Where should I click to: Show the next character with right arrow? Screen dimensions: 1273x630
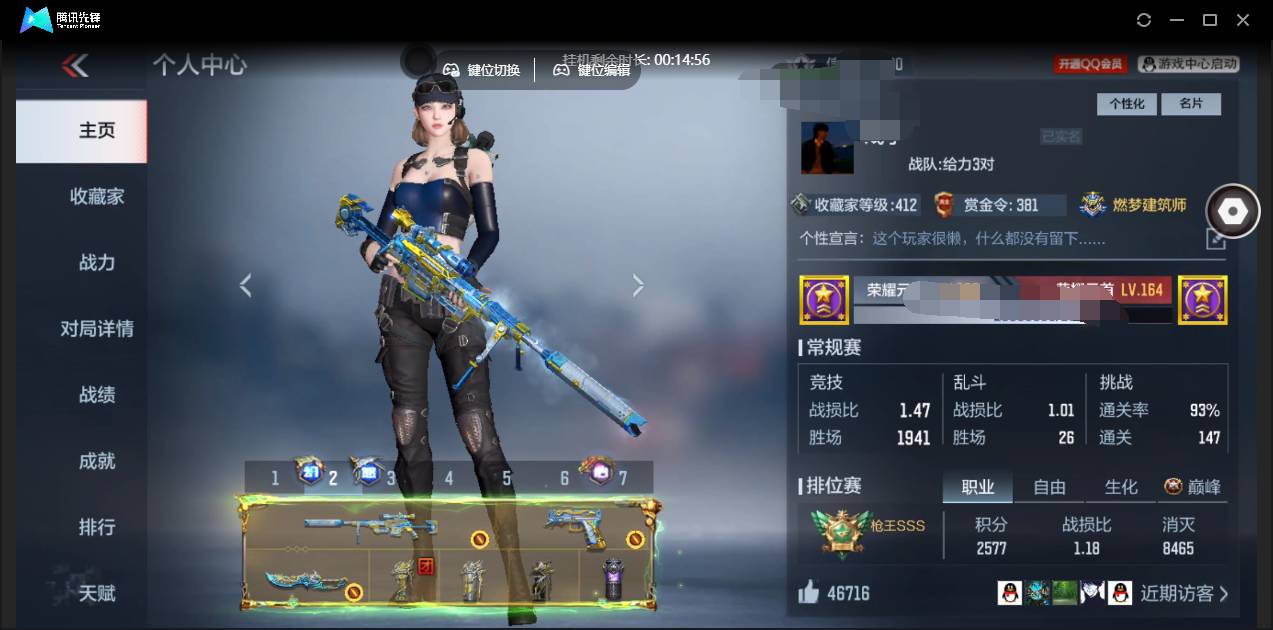pos(638,286)
